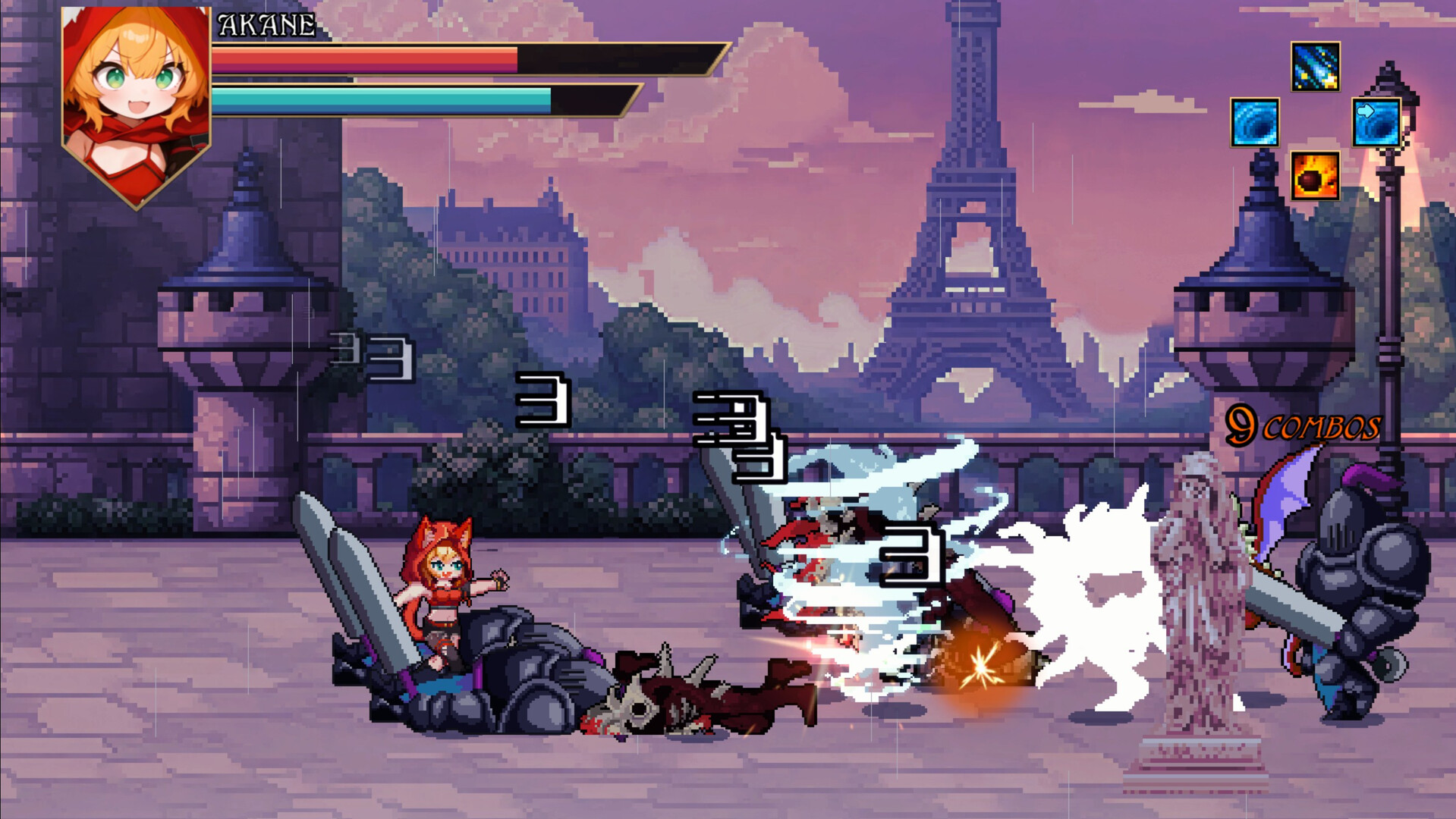This screenshot has width=1456, height=819.
Task: Trigger the vortex skill with arrow marker
Action: click(1378, 124)
